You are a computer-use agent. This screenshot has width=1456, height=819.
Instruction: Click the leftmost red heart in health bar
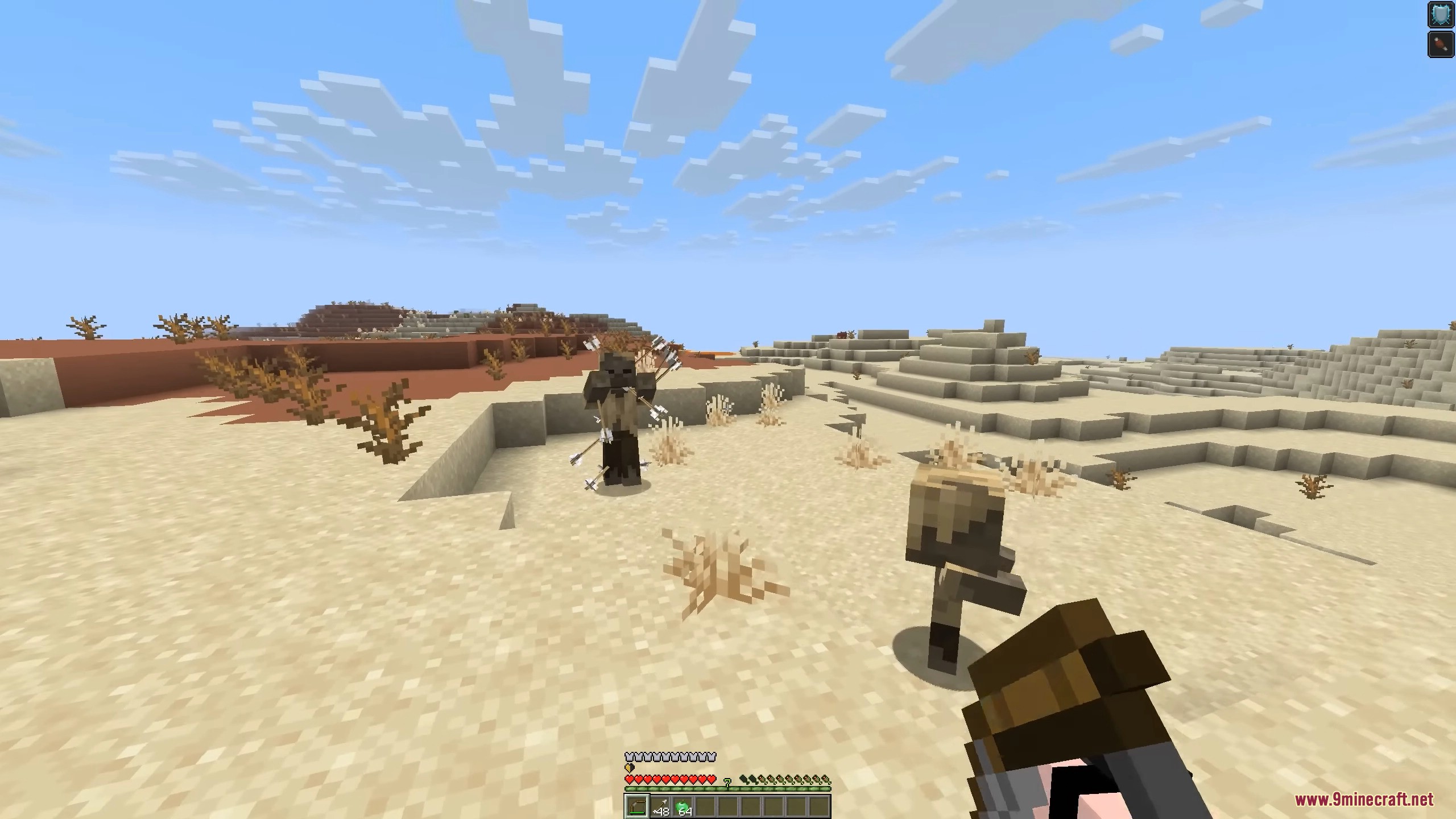pos(629,779)
